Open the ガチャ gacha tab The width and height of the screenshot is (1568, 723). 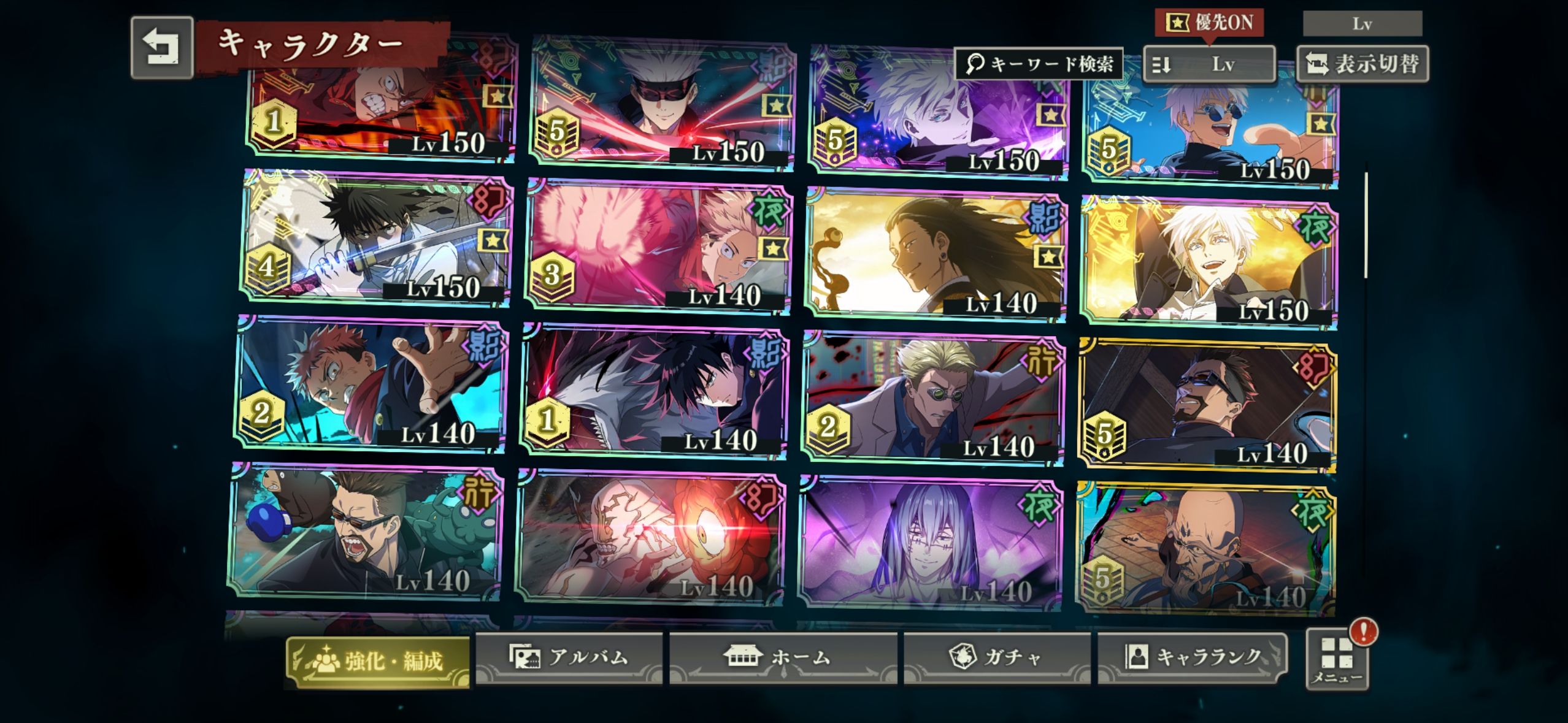(x=996, y=658)
